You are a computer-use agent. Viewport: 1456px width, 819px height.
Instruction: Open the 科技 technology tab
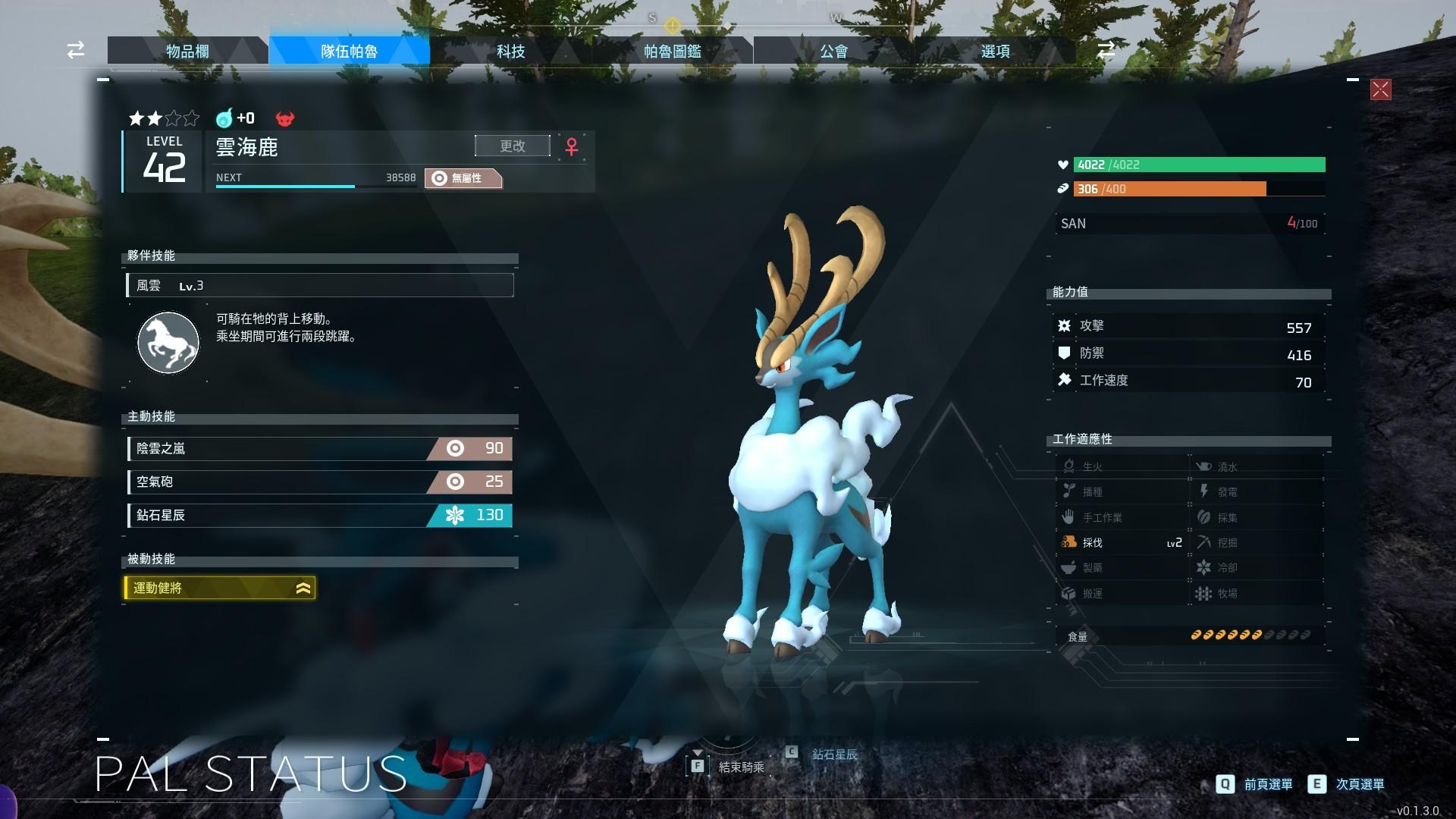[x=510, y=51]
